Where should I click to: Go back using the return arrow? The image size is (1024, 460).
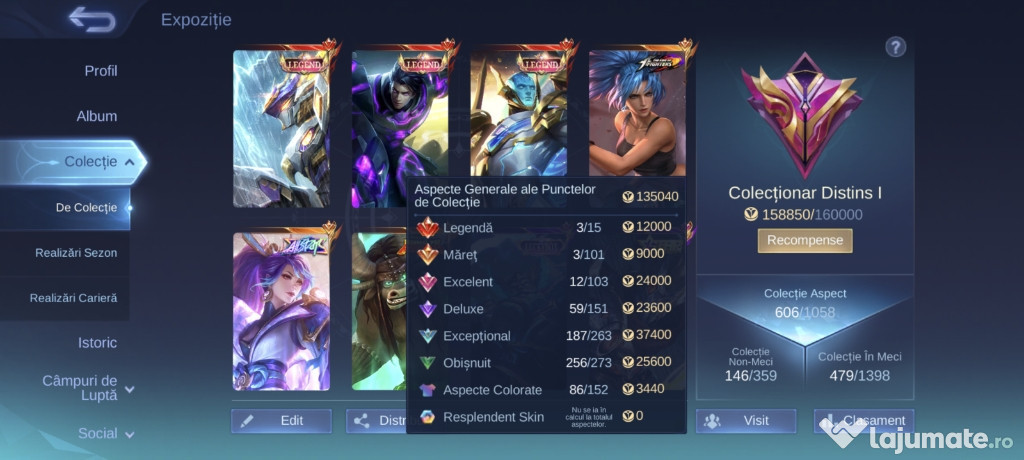(91, 19)
